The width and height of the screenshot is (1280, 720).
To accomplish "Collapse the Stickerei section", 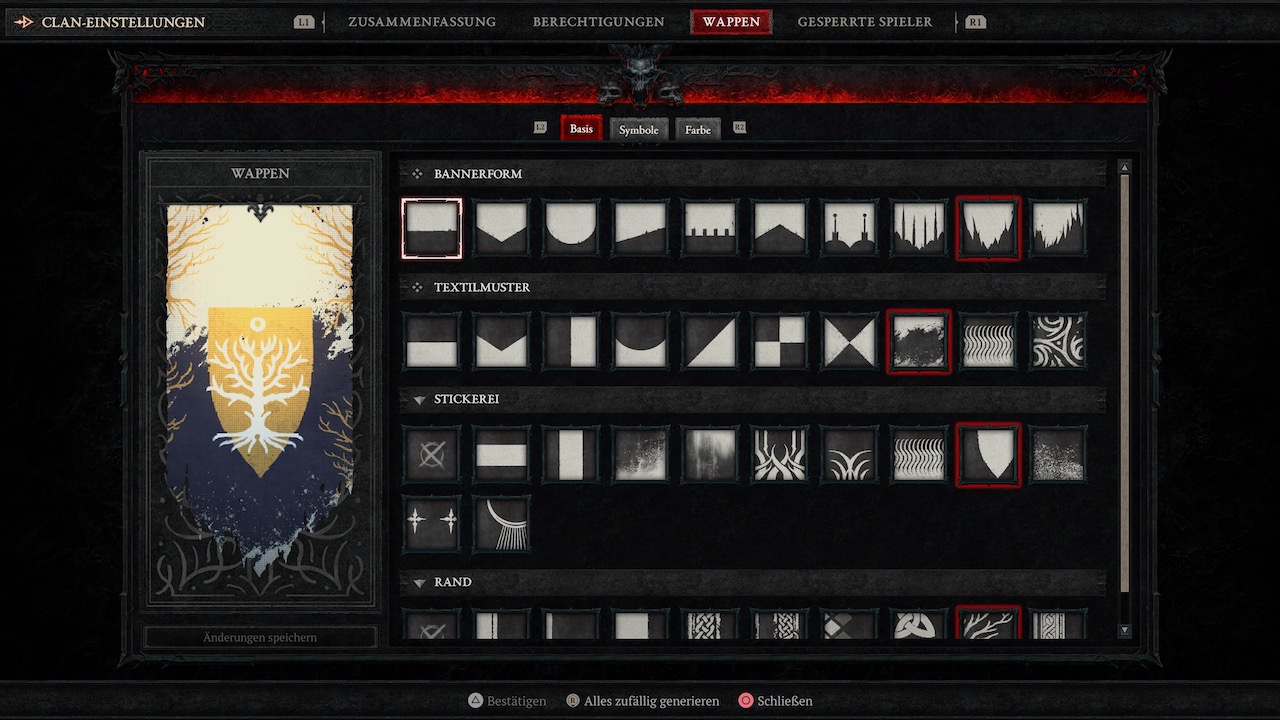I will pos(420,400).
